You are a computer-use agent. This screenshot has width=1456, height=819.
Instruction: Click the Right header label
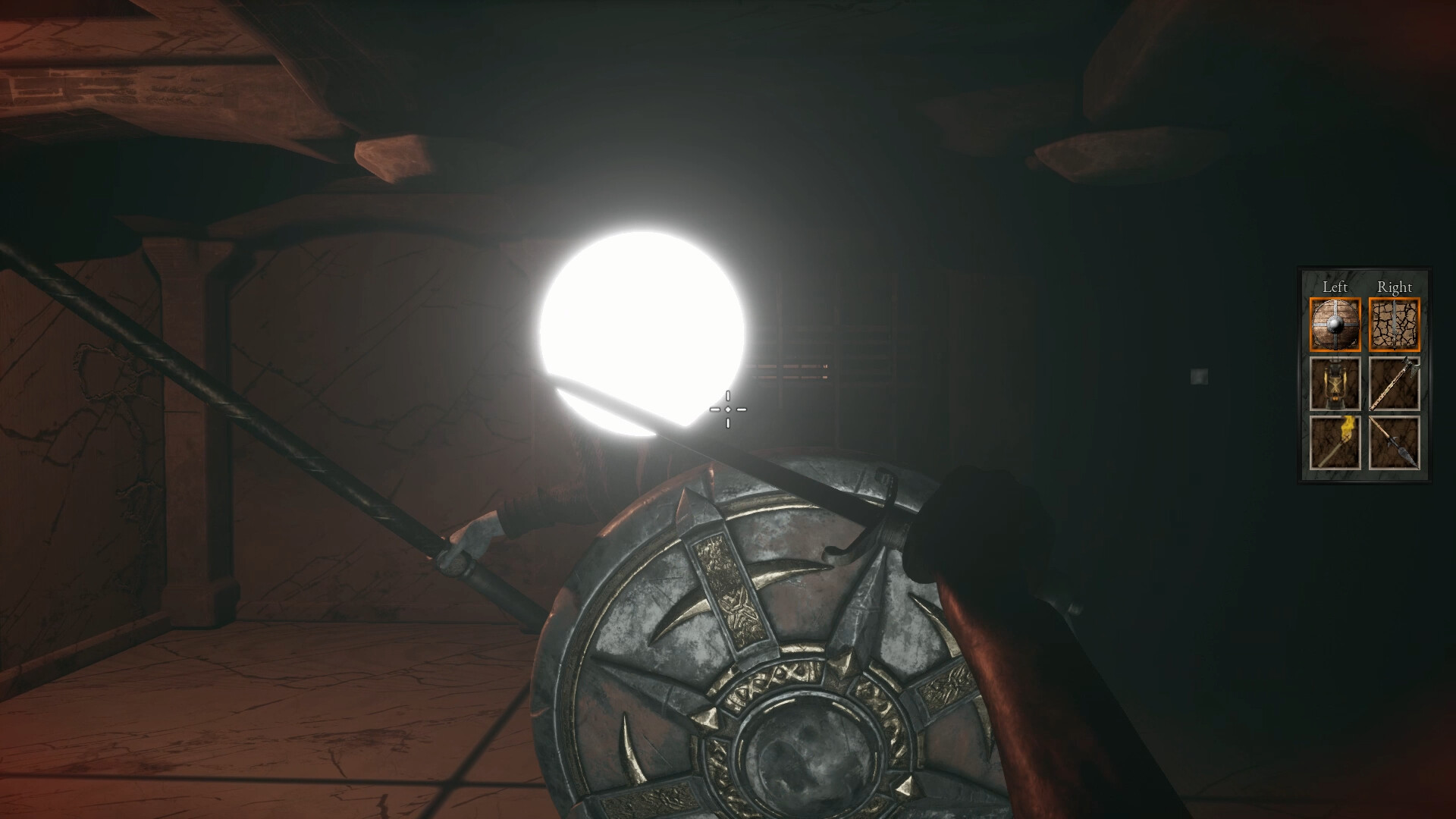1396,287
